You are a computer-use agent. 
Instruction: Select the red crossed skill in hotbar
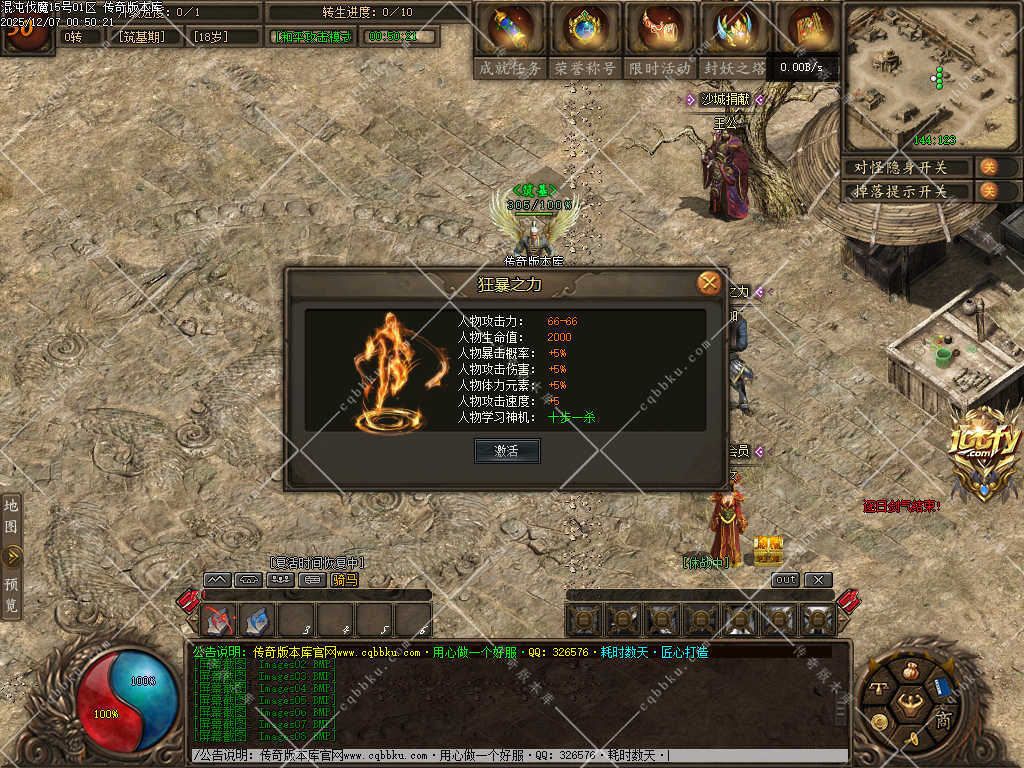[x=220, y=620]
